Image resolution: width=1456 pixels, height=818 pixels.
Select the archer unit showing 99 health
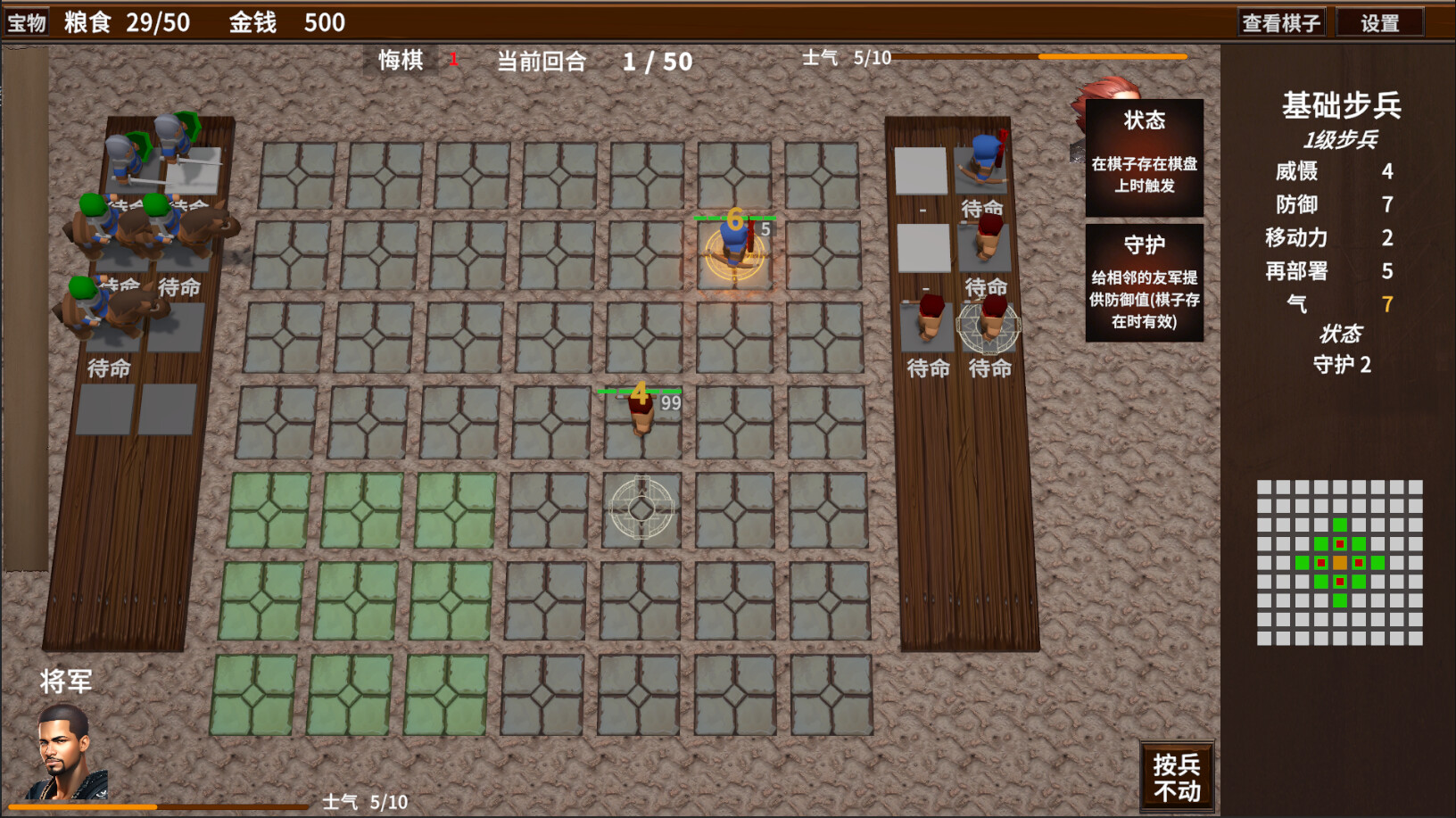tap(641, 415)
